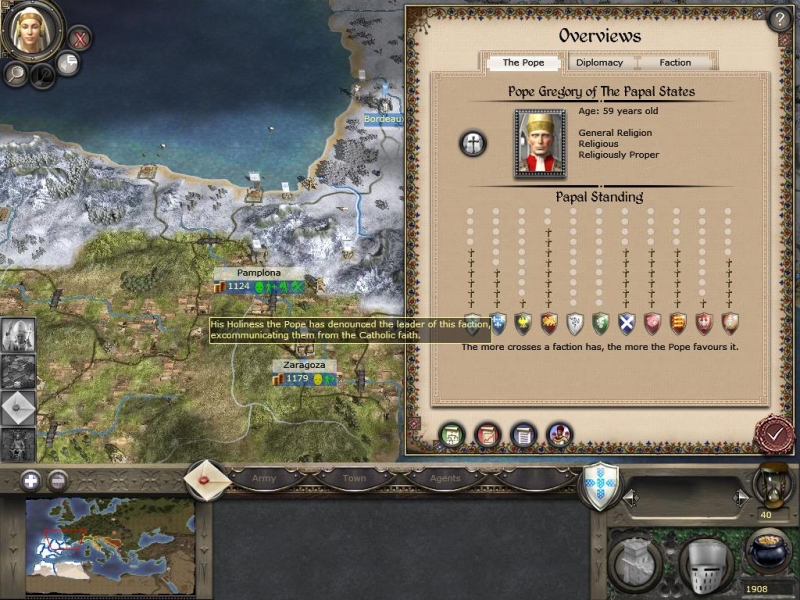Open the Army tab
Screen dimensions: 800x600
point(264,479)
